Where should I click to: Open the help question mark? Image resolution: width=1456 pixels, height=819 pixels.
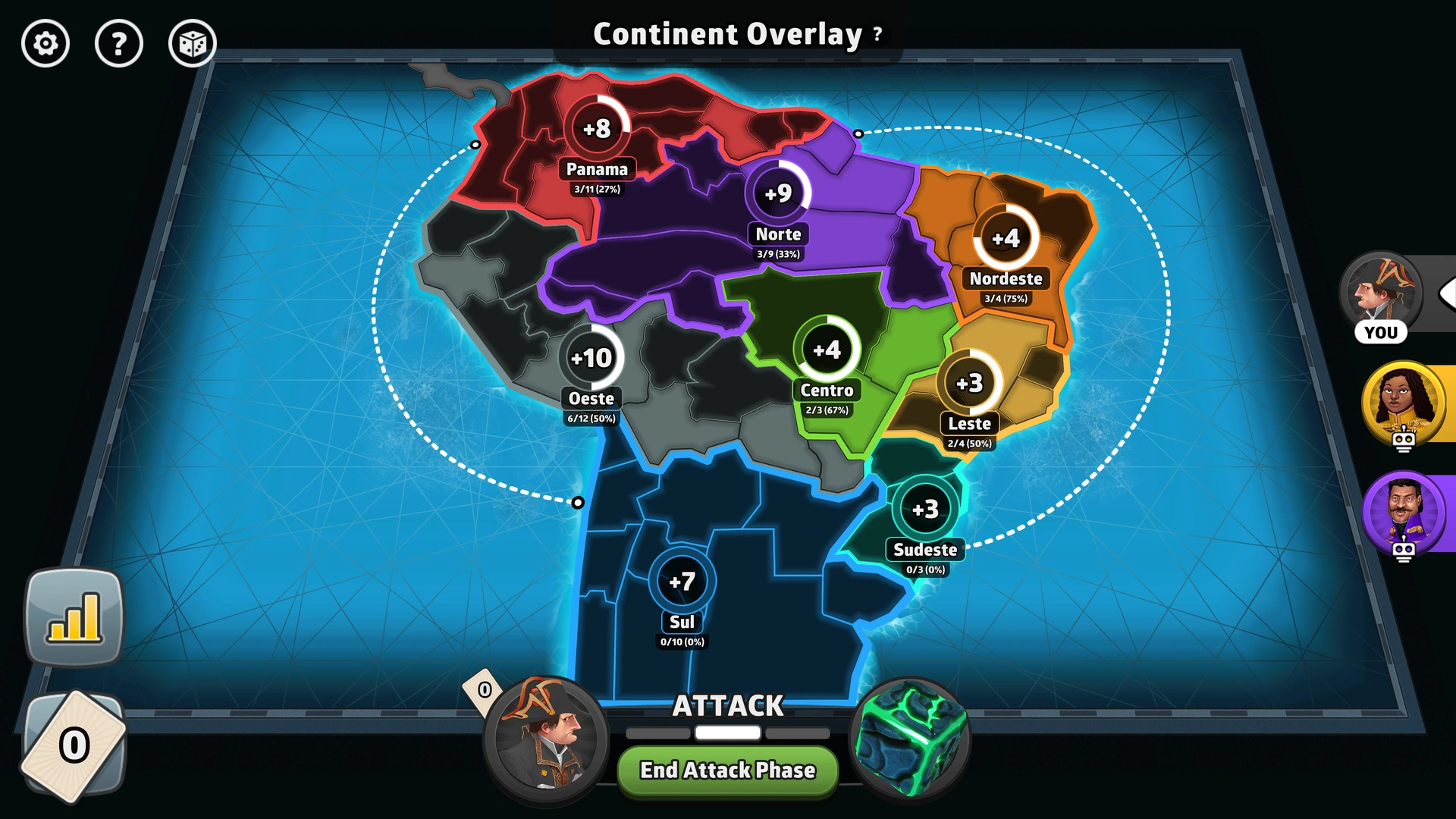pos(118,43)
